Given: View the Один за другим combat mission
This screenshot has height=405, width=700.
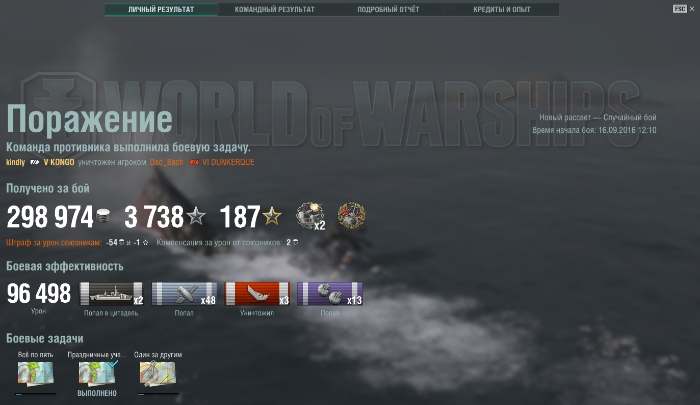Looking at the screenshot, I should coord(156,373).
